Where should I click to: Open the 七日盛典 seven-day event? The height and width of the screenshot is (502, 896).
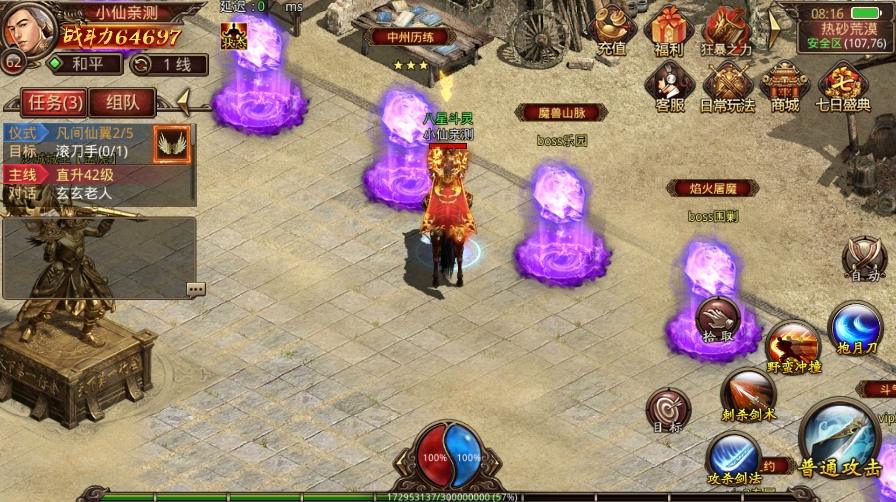[842, 86]
